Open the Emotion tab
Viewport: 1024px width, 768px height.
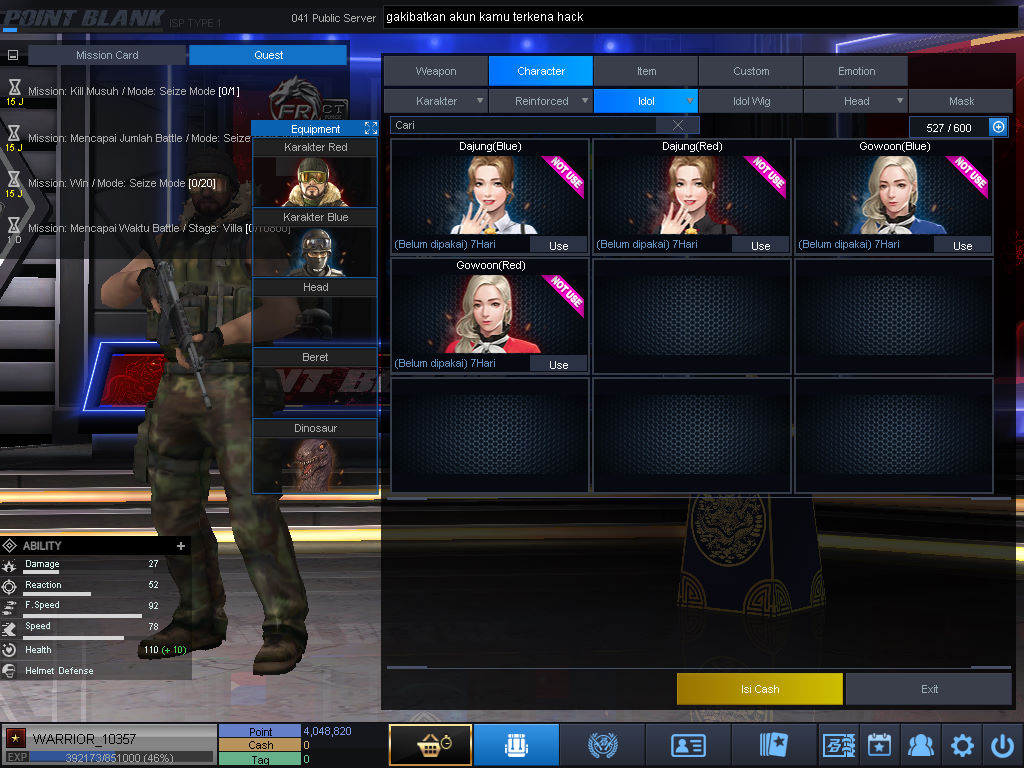[x=856, y=71]
